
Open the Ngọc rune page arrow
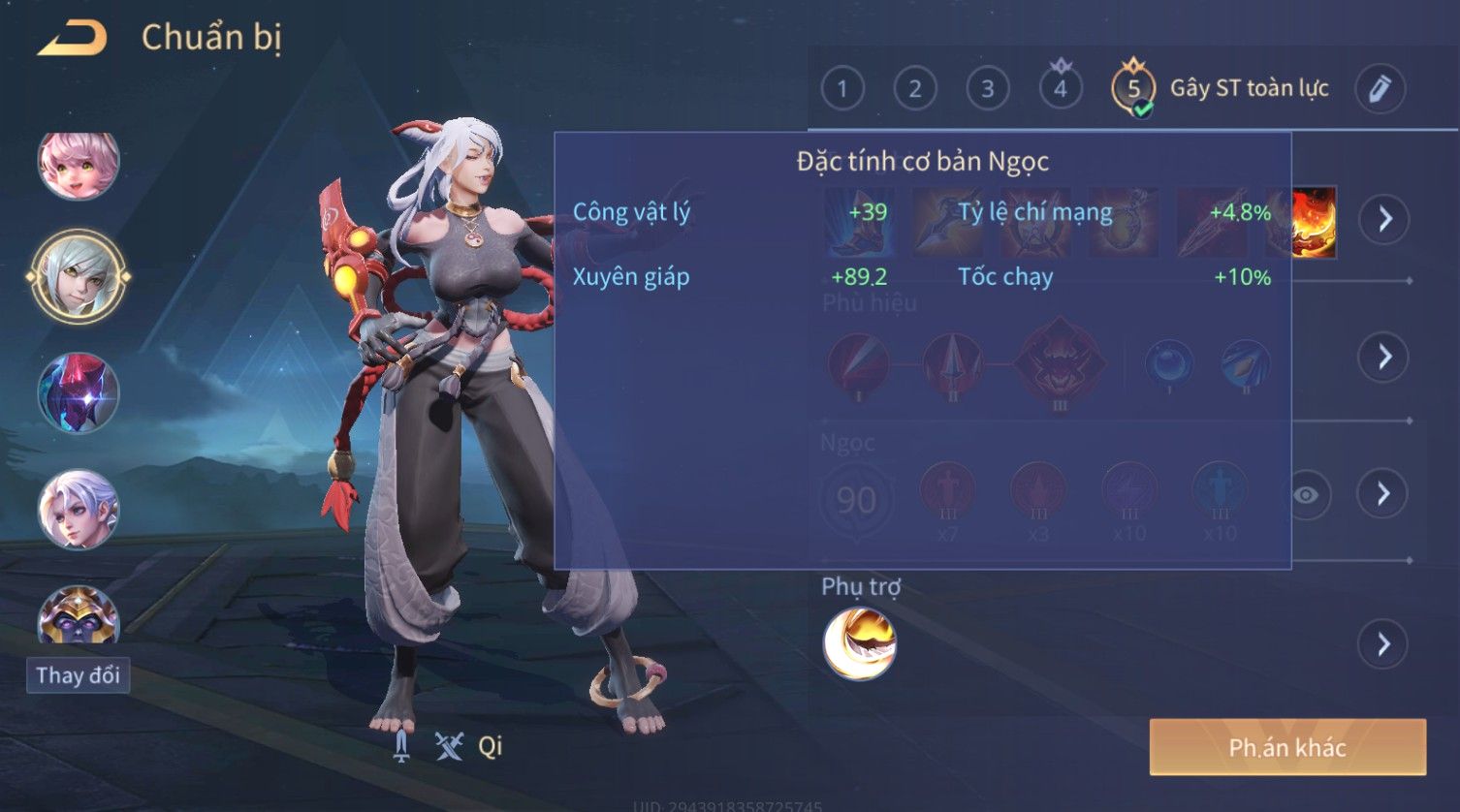(x=1383, y=494)
